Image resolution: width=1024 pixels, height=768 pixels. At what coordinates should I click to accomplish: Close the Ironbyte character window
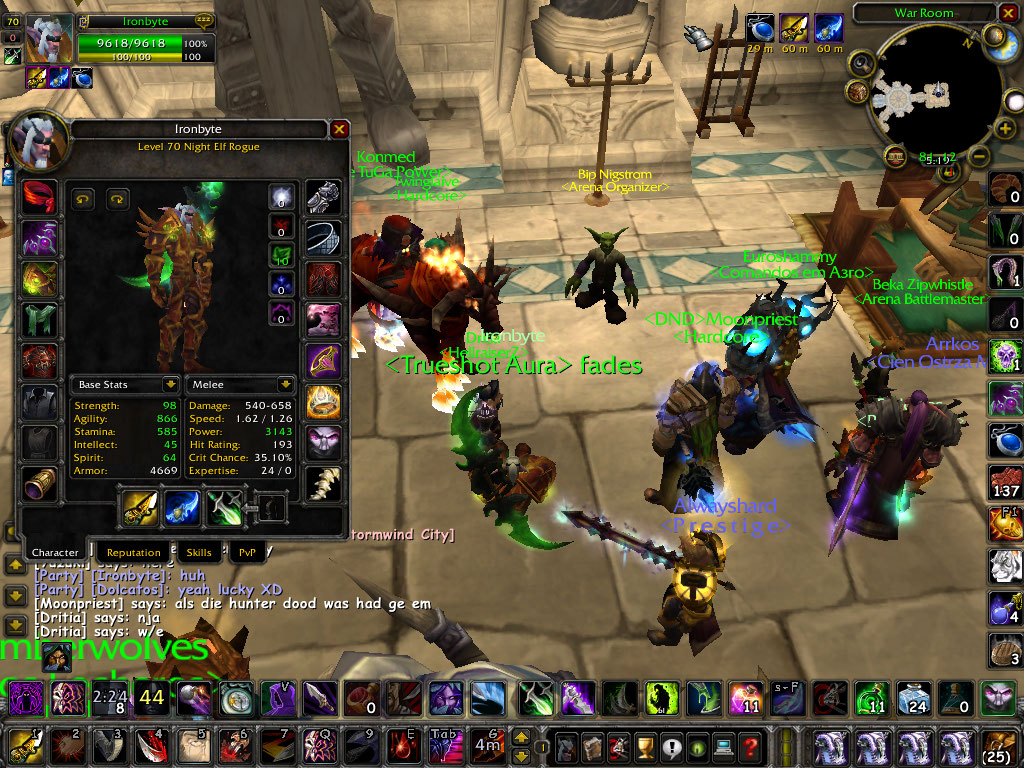pyautogui.click(x=339, y=130)
